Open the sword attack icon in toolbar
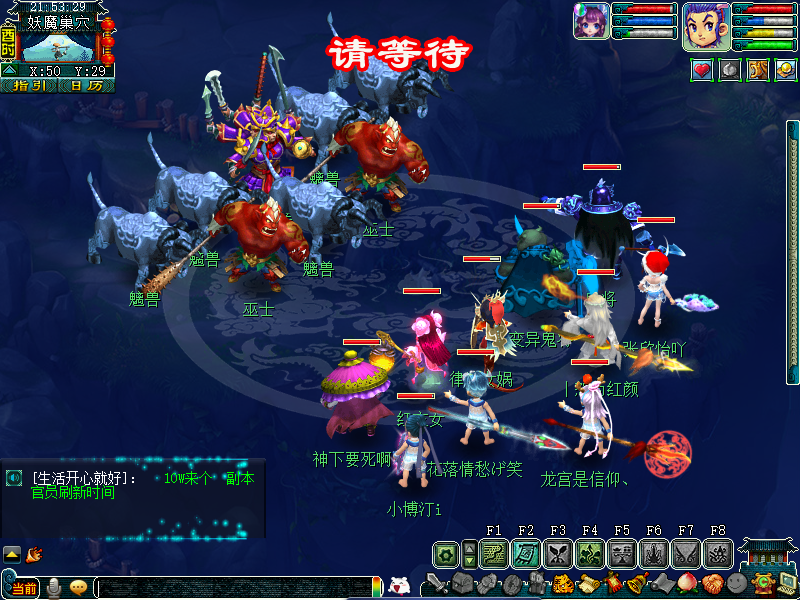 [x=436, y=584]
